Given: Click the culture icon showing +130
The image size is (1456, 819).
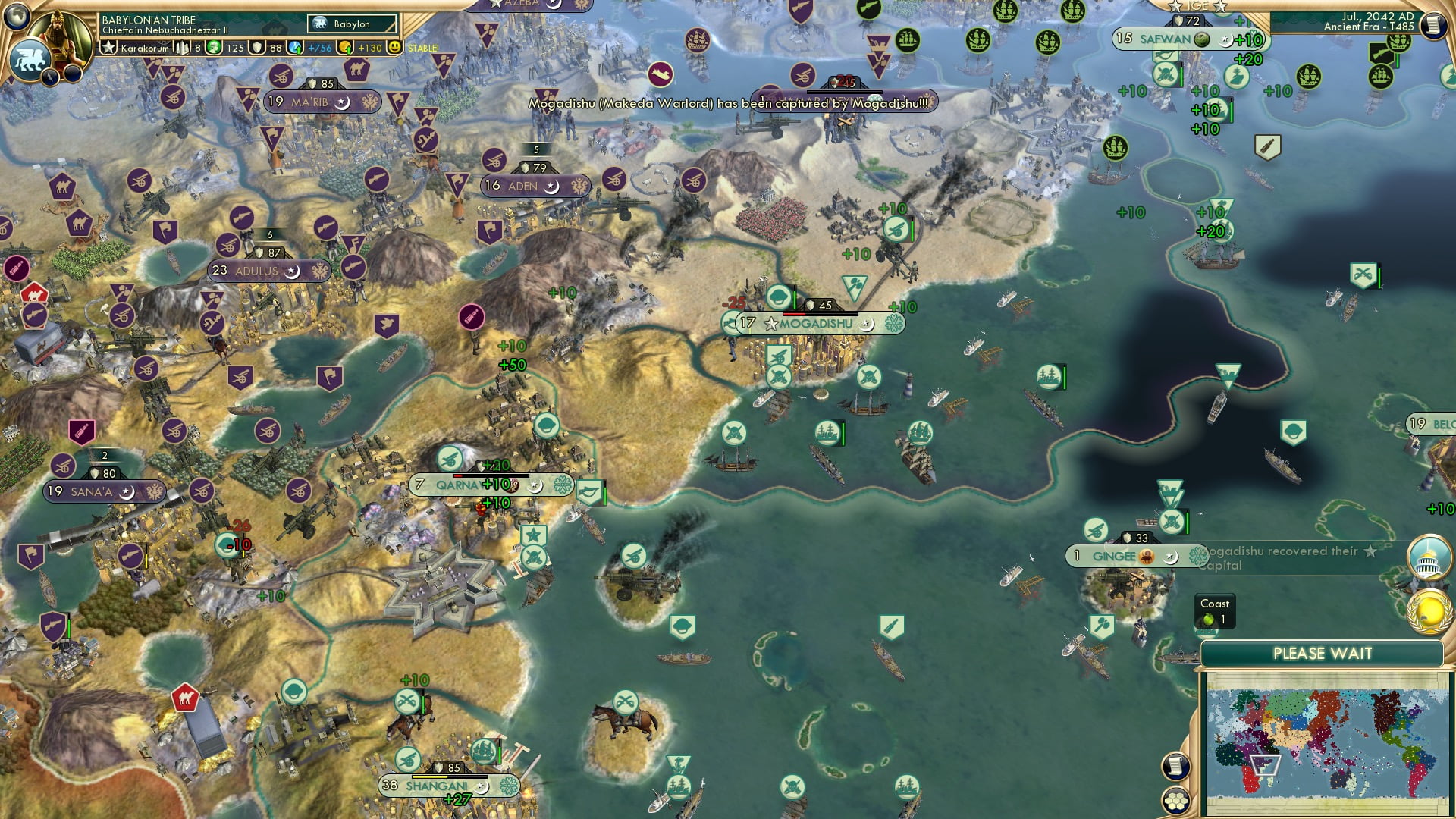Looking at the screenshot, I should coord(346,47).
